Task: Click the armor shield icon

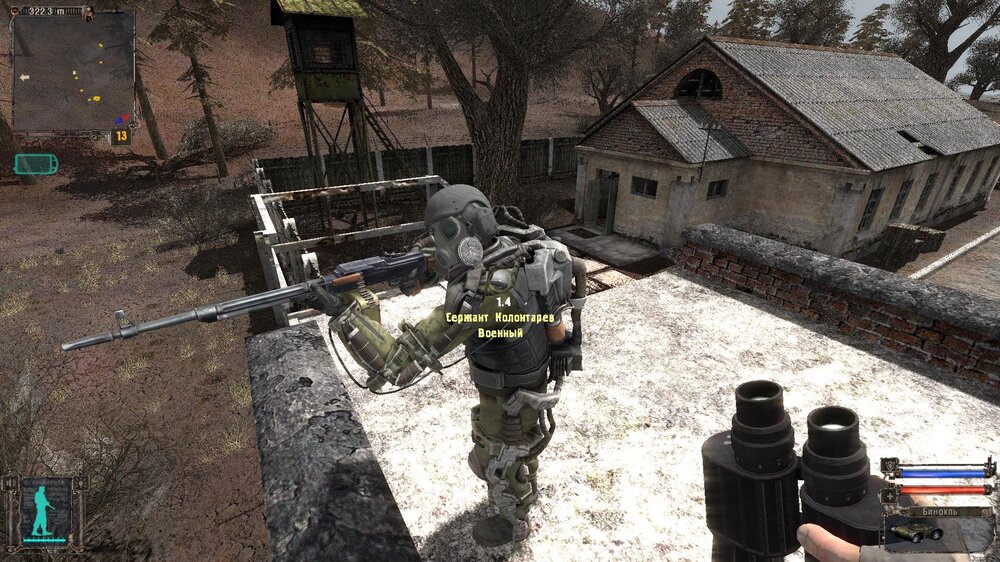Action: pos(889,466)
